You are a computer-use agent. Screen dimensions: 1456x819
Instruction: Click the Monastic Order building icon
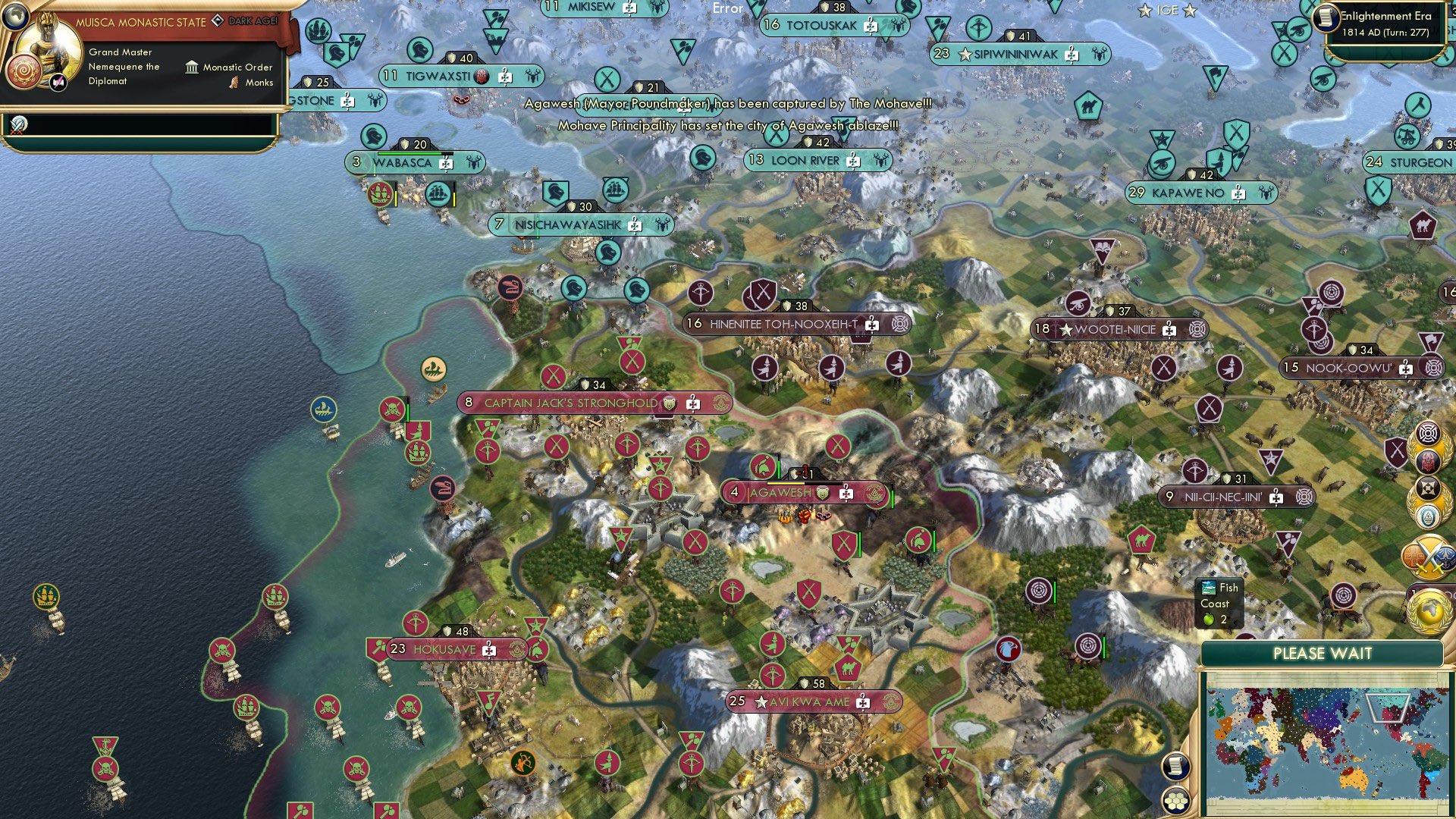point(192,67)
